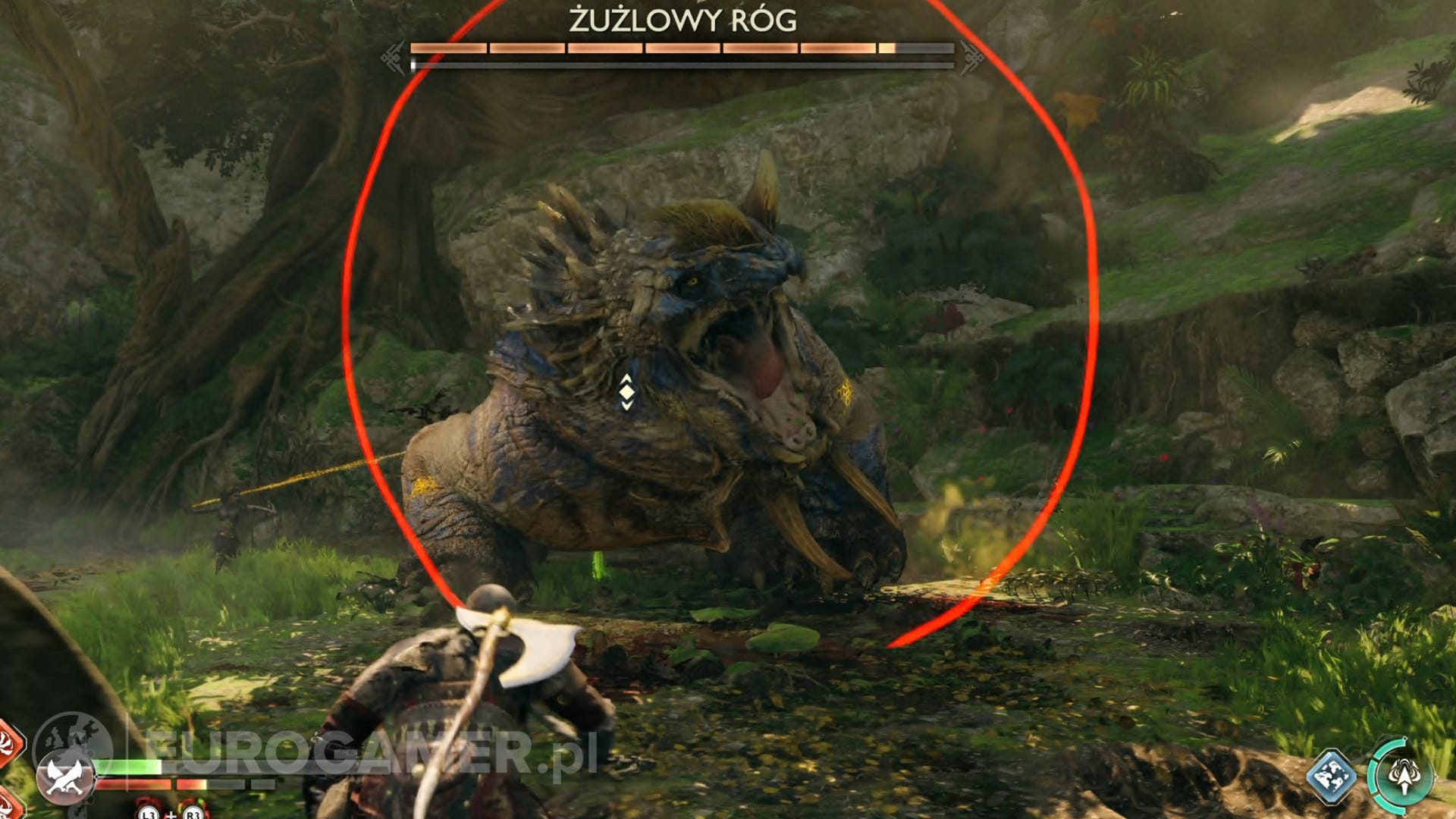Select the Leviathan Axe weapon icon
This screenshot has height=819, width=1456.
(x=64, y=779)
